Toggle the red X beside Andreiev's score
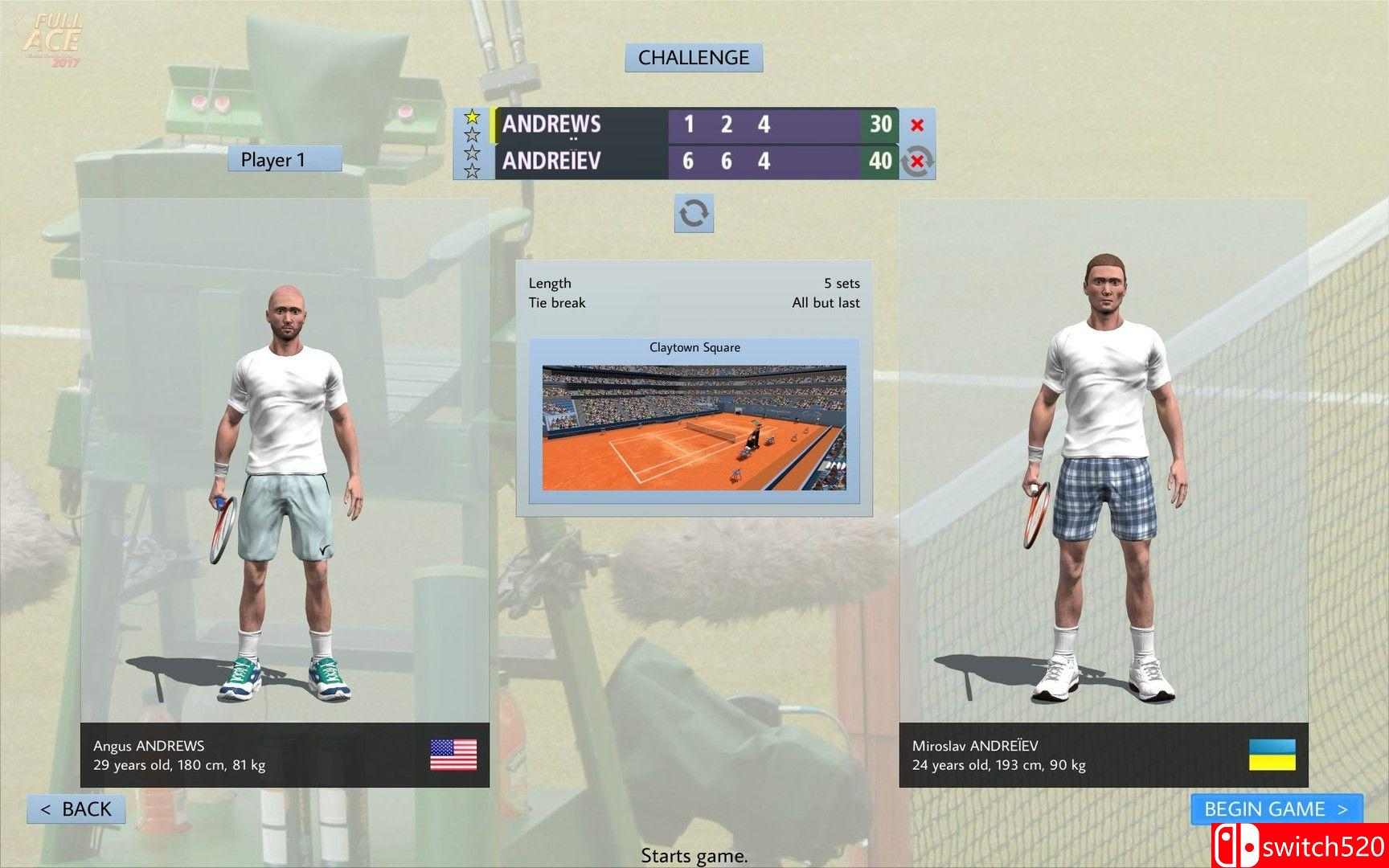The height and width of the screenshot is (868, 1389). pos(916,162)
